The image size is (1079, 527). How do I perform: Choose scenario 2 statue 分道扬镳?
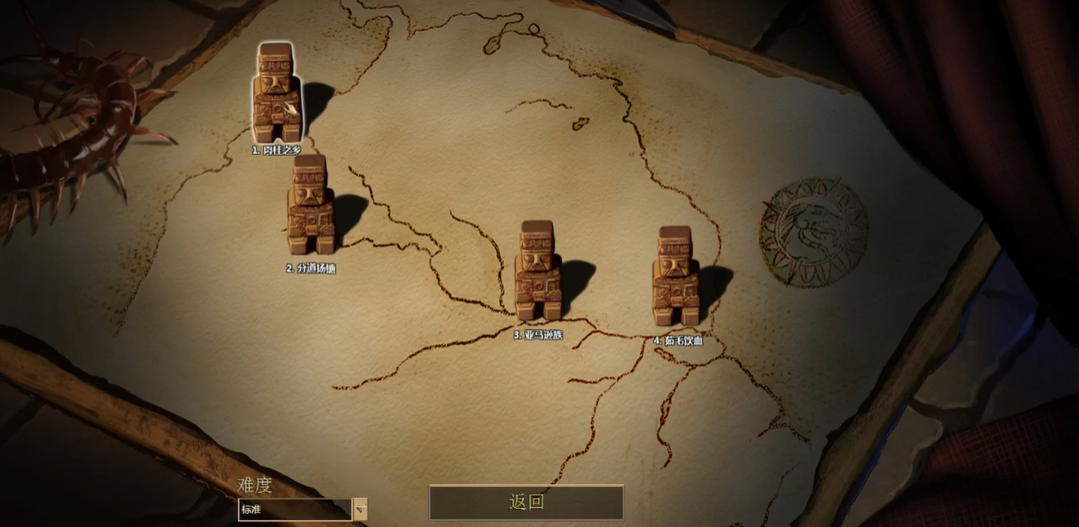click(x=310, y=205)
